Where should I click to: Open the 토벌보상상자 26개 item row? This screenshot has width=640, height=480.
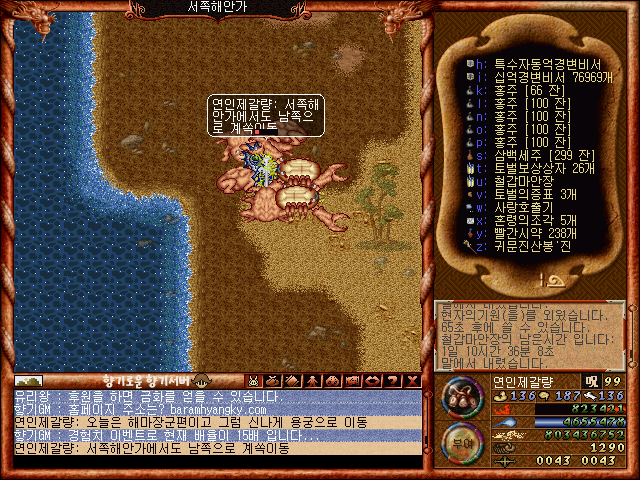click(x=538, y=167)
